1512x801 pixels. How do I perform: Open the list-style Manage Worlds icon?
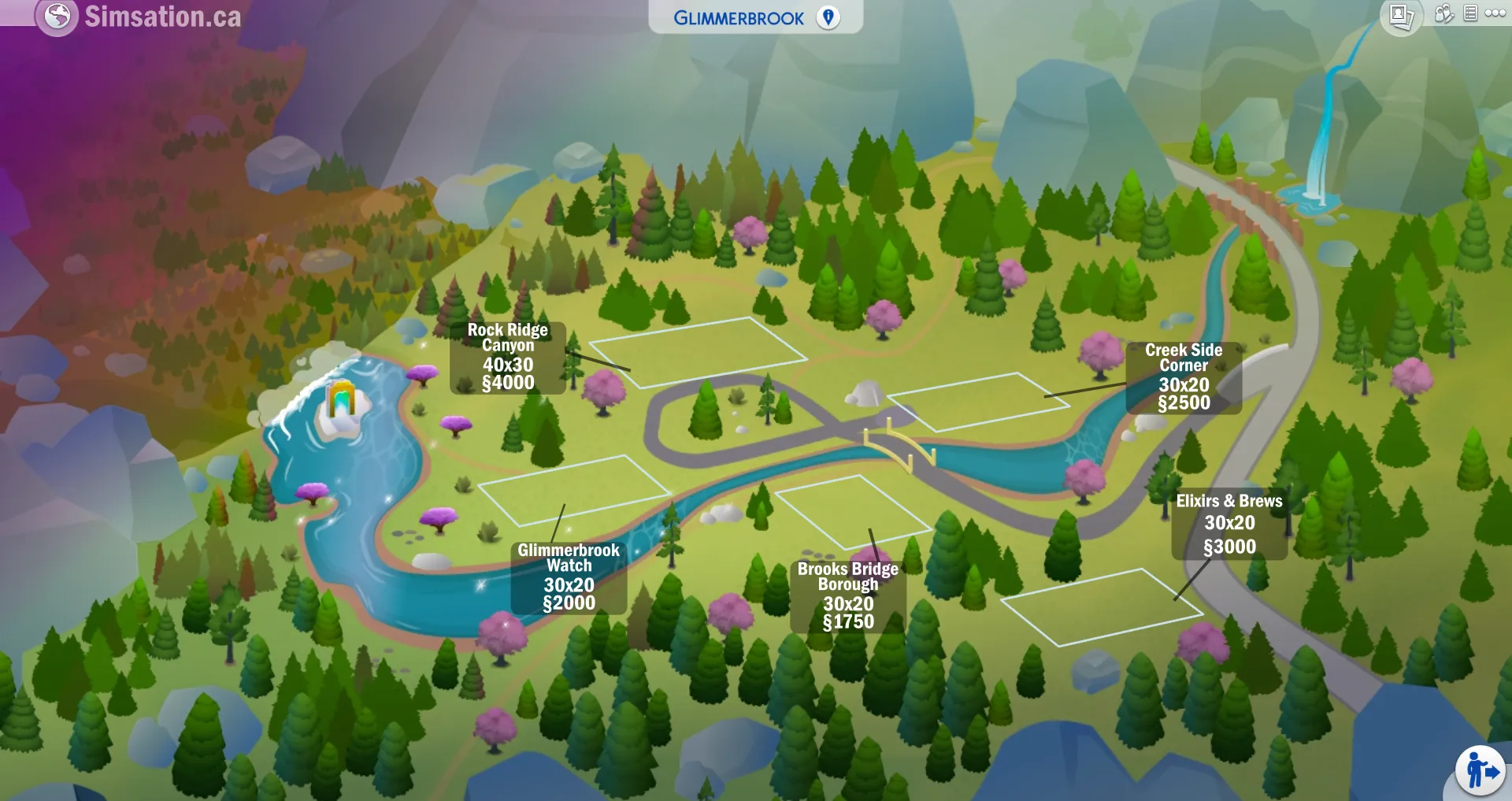[x=1470, y=13]
